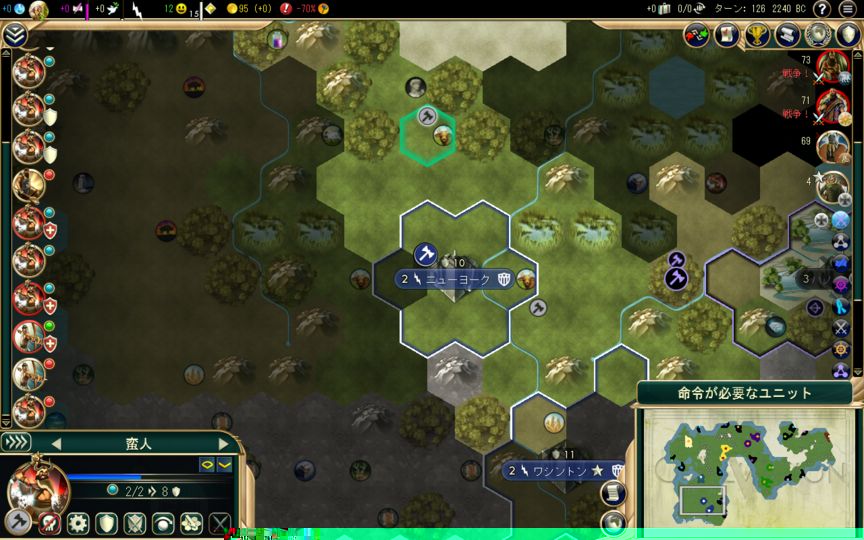Activate the fortify shield unit action

[x=106, y=523]
